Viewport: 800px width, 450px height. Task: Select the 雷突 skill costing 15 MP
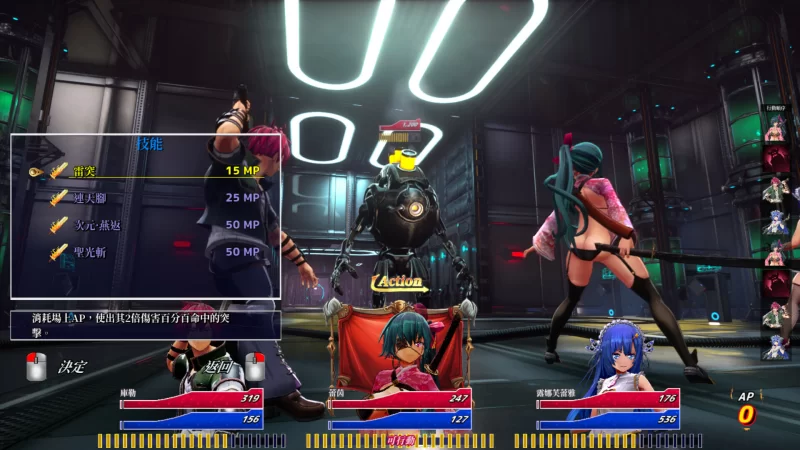tap(150, 171)
